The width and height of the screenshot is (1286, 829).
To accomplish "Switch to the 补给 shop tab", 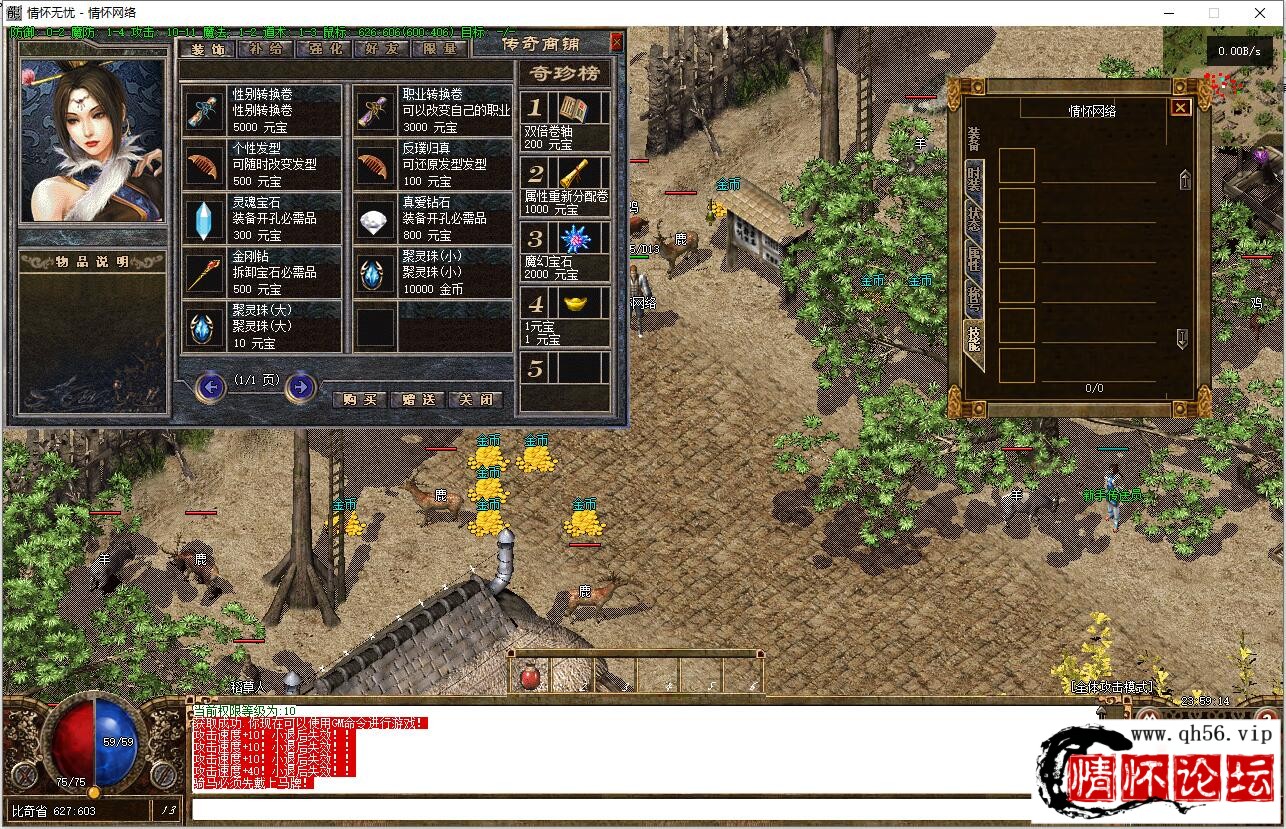I will (x=267, y=49).
